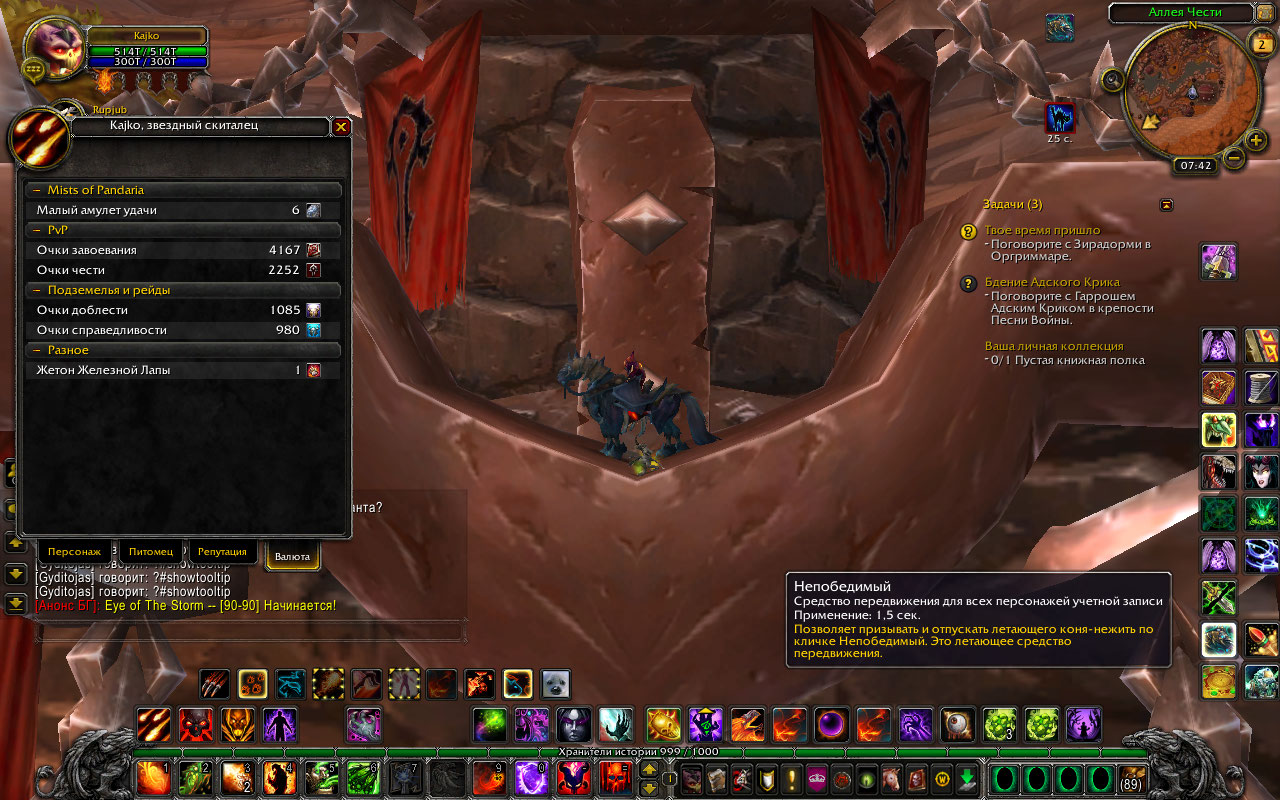
Task: Open the quest log exclamation mark button
Action: tap(791, 778)
